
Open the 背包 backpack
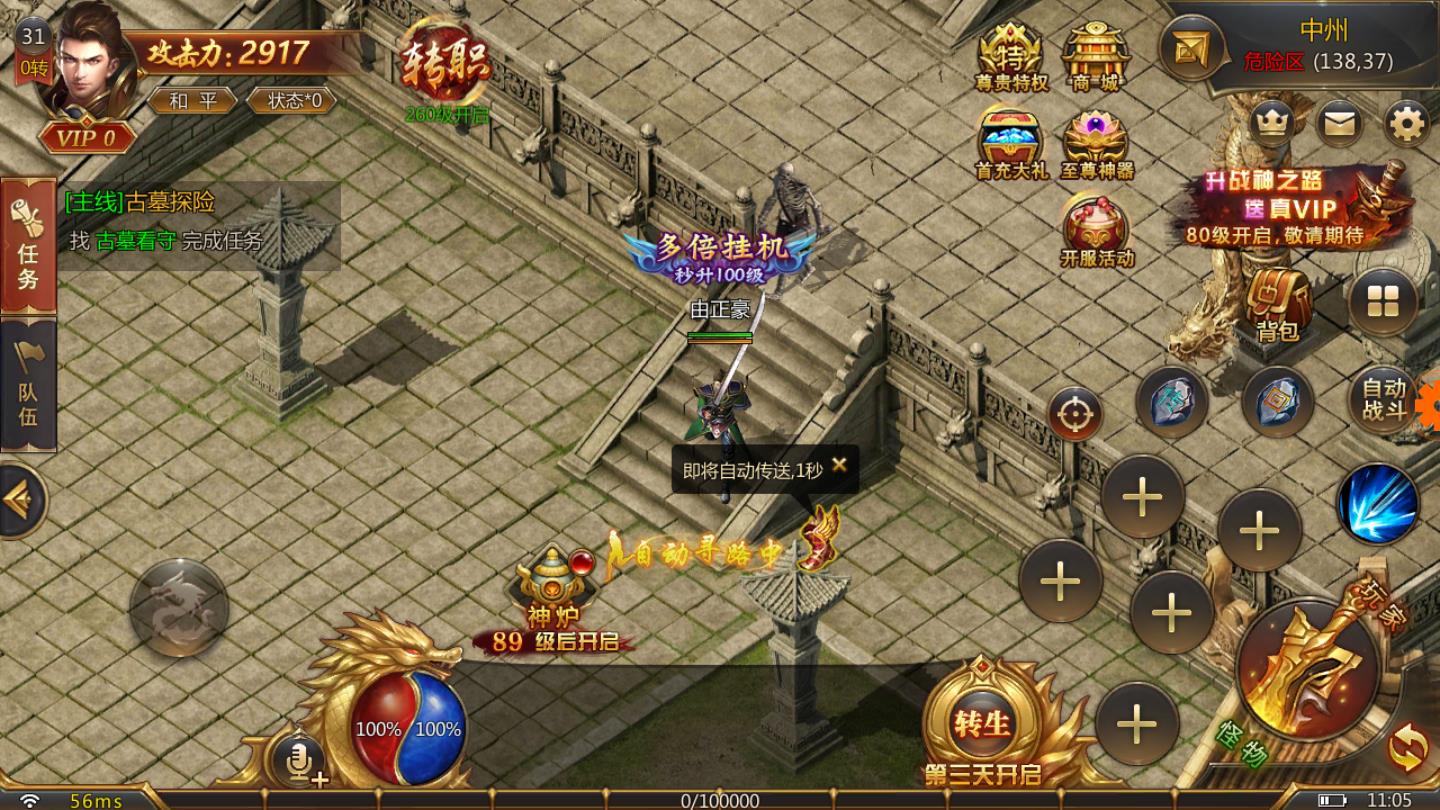(x=1277, y=303)
